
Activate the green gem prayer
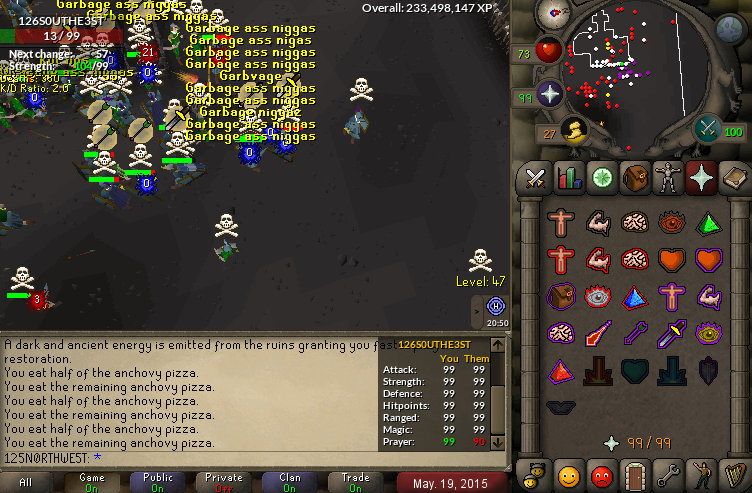click(709, 222)
